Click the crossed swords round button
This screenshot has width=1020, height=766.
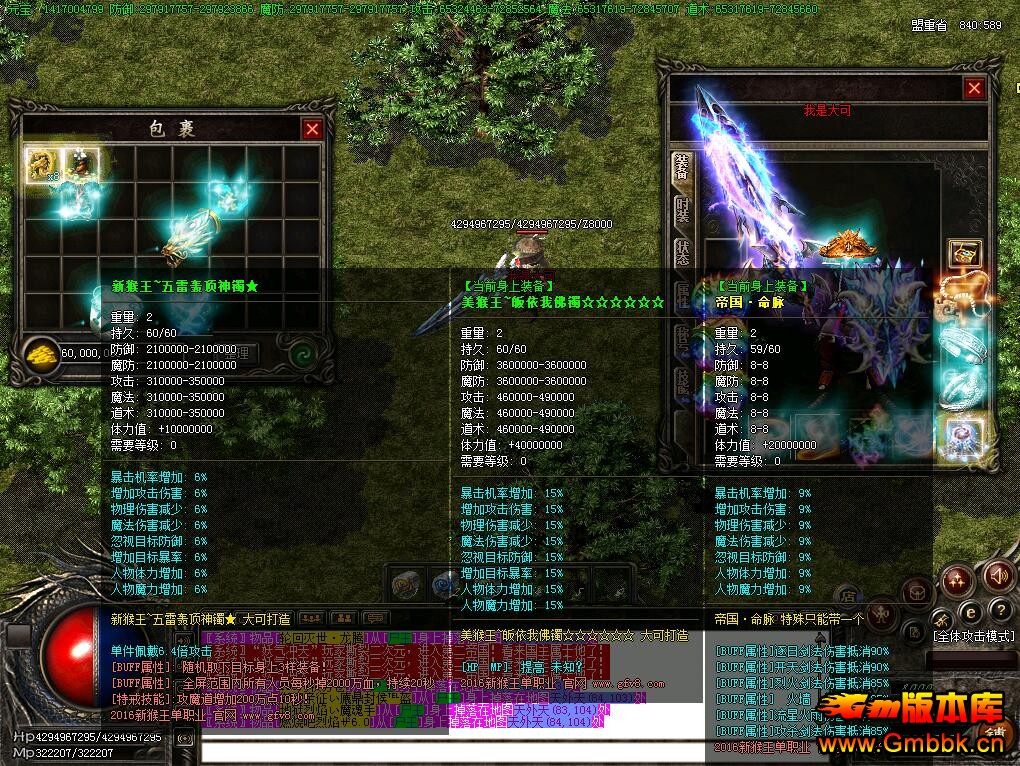[x=941, y=618]
